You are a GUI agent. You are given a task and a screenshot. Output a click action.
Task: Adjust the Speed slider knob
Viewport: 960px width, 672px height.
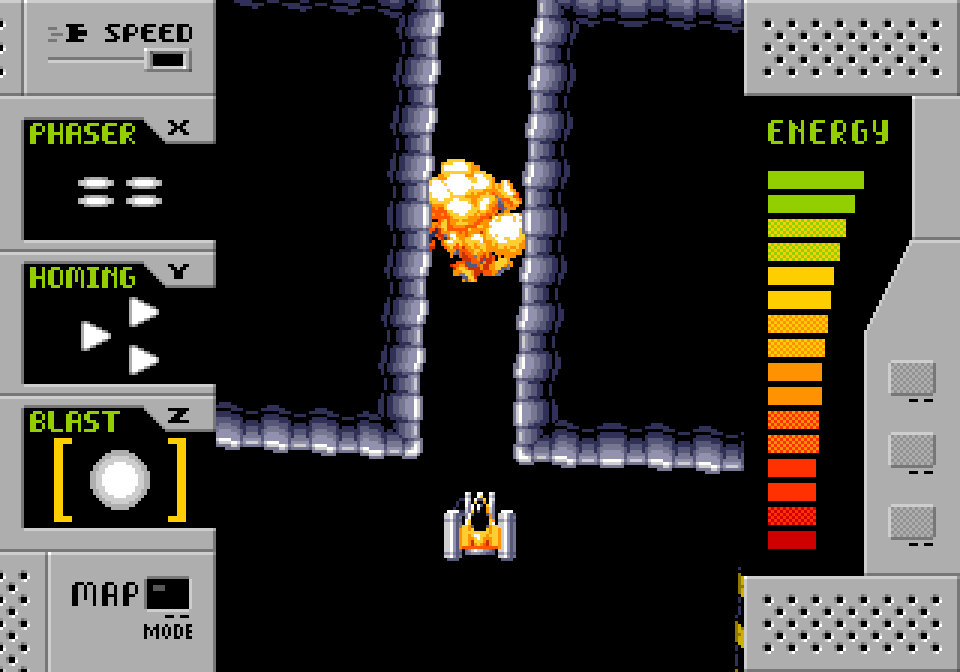pyautogui.click(x=168, y=60)
